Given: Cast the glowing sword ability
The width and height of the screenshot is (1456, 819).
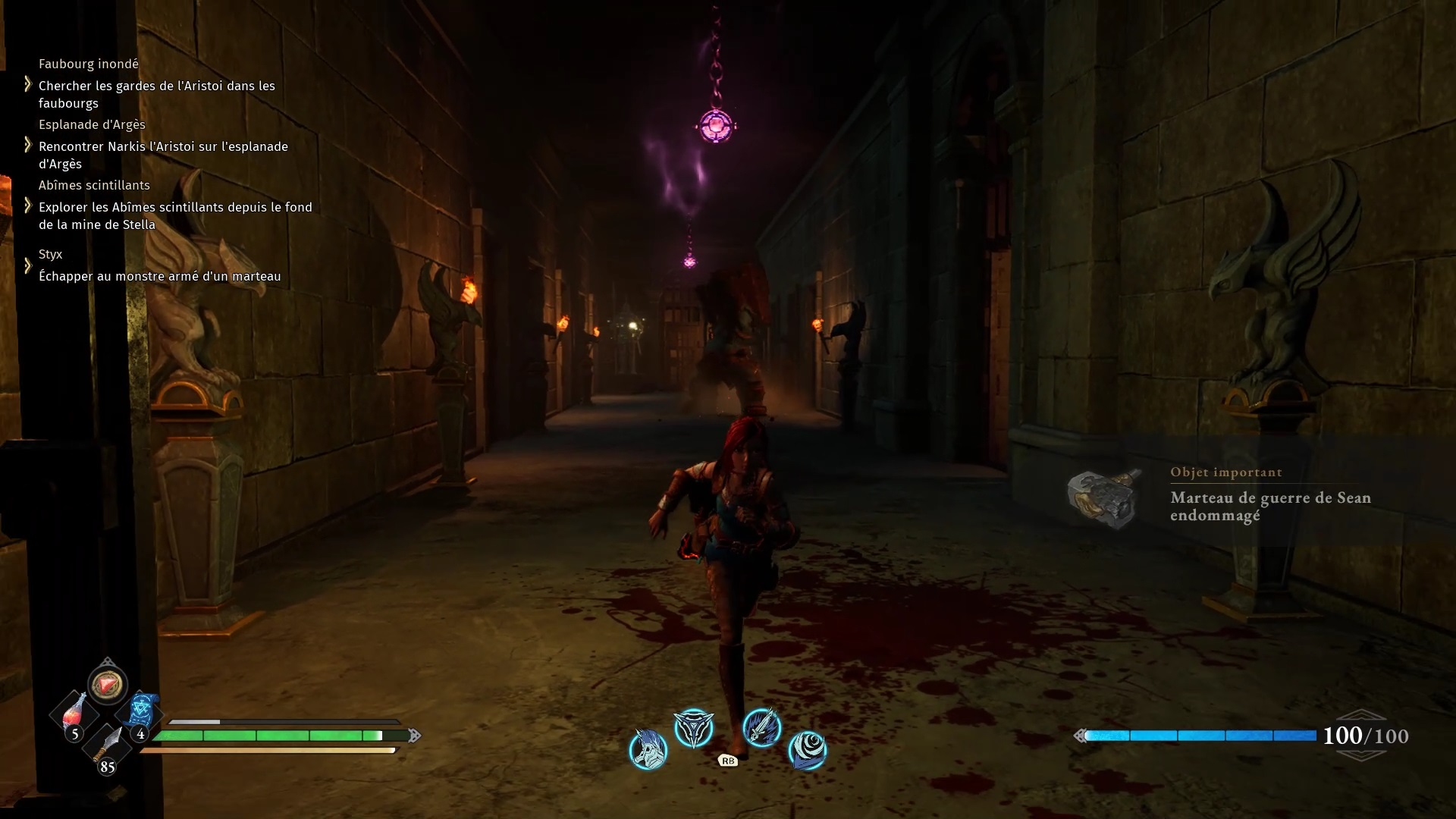Looking at the screenshot, I should click(761, 728).
